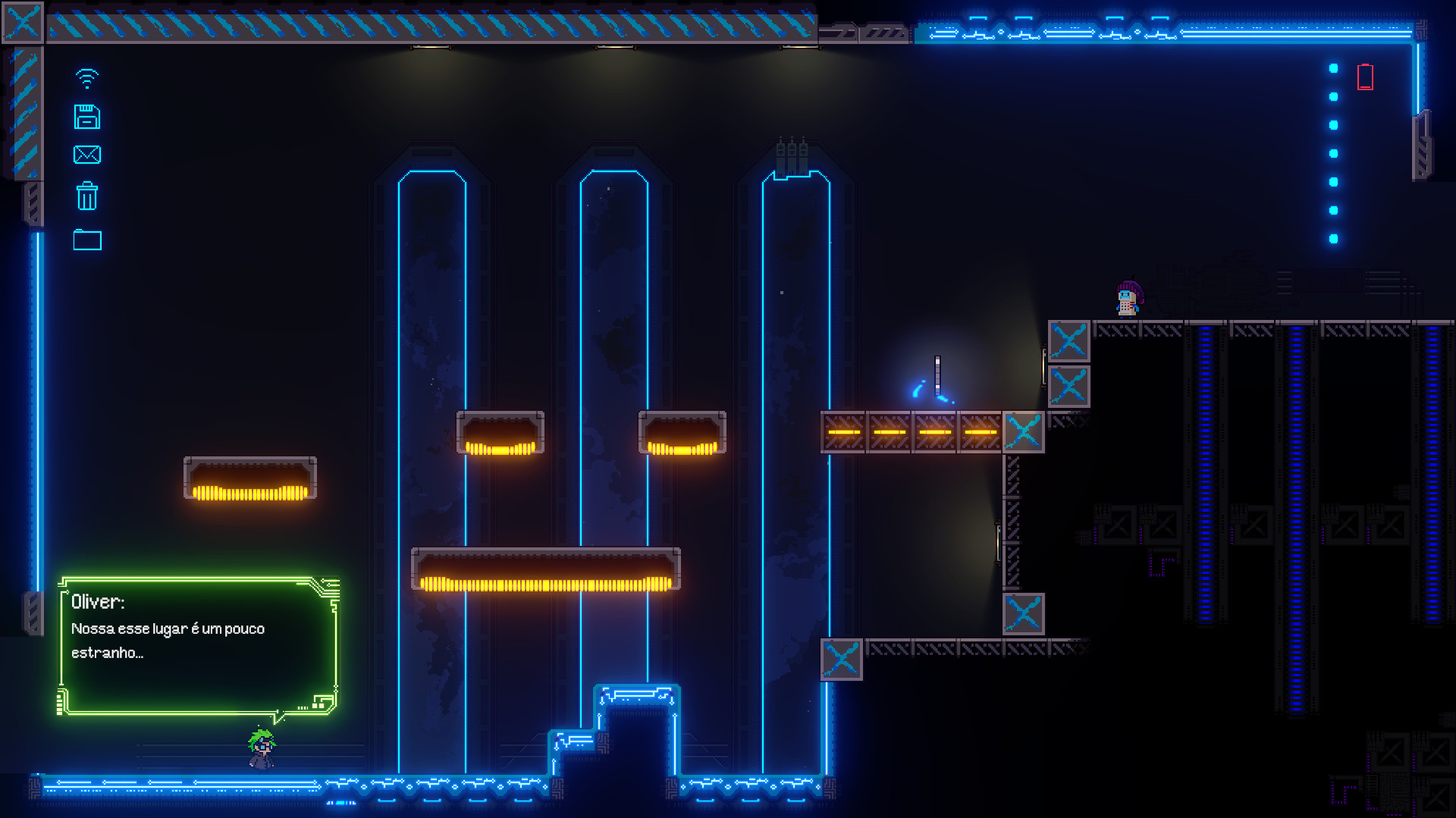Select the floppy disk save icon
The height and width of the screenshot is (818, 1456).
pyautogui.click(x=88, y=117)
